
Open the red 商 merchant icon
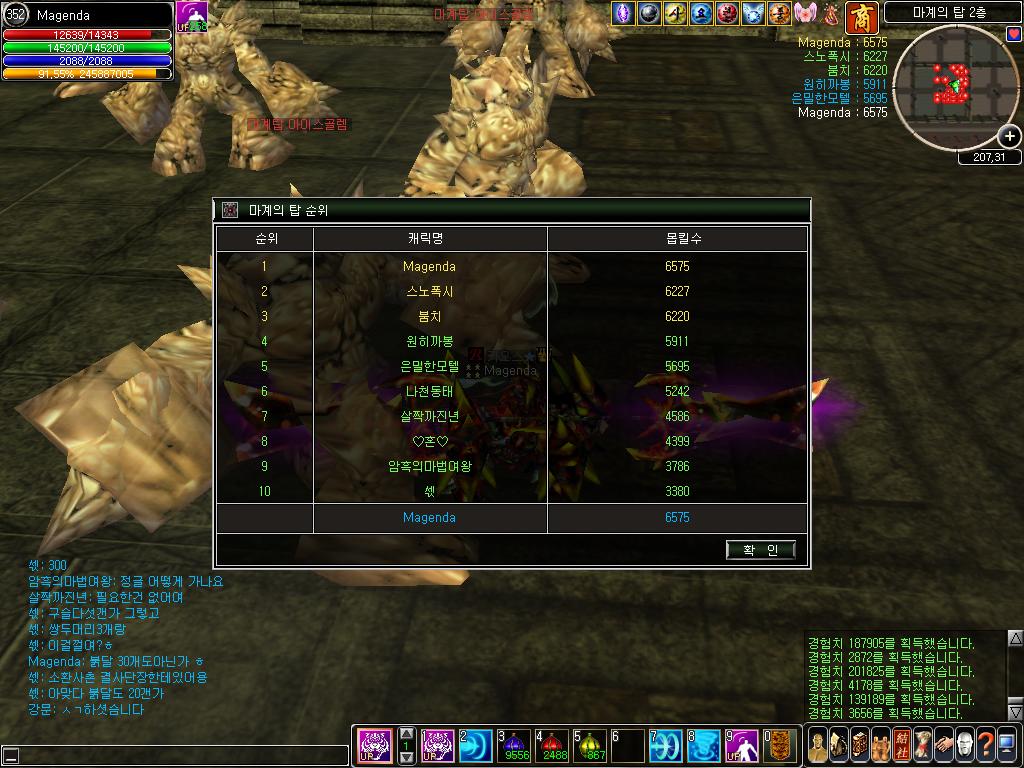(861, 17)
